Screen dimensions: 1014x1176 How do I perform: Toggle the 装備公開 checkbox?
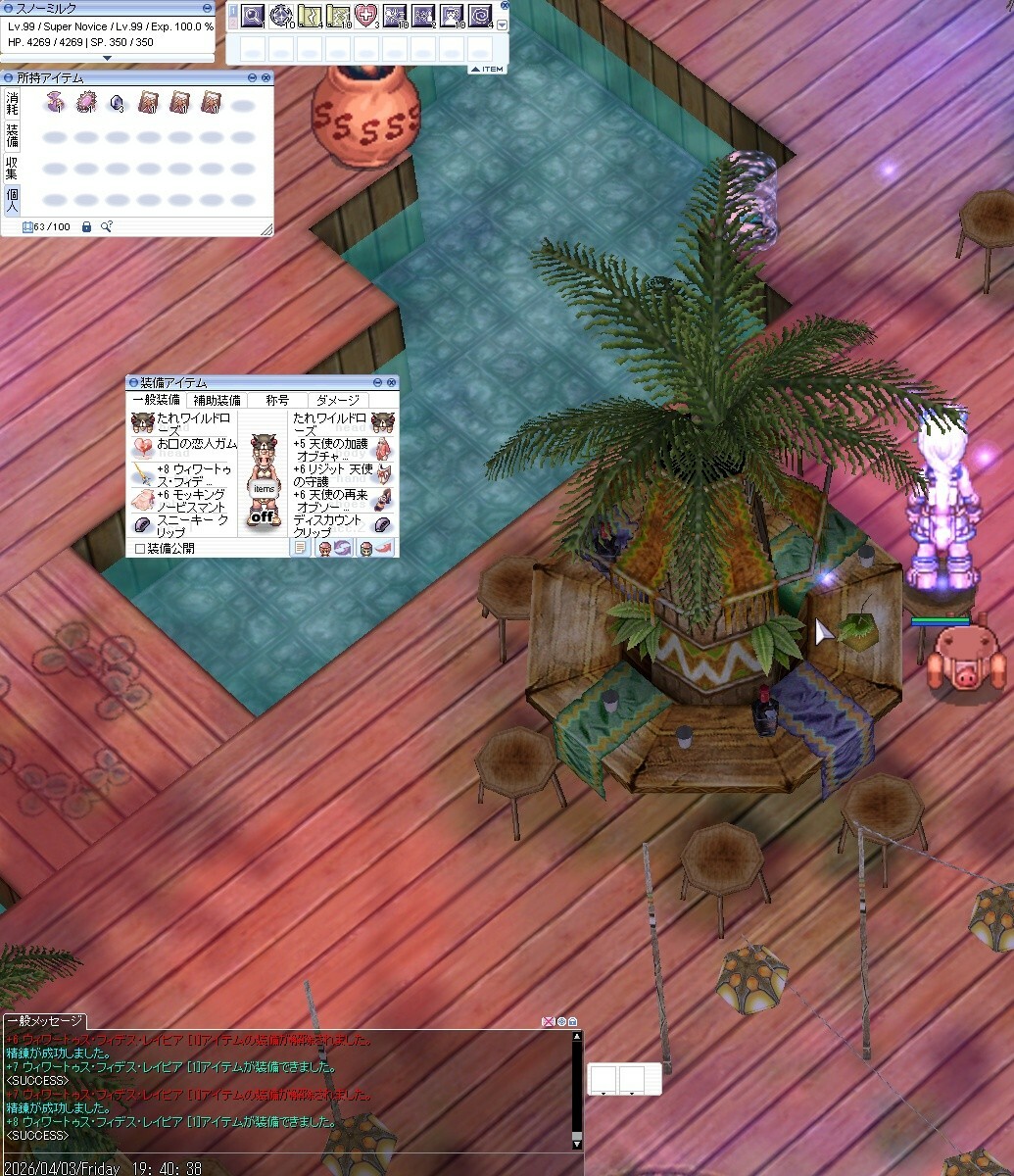pos(140,549)
